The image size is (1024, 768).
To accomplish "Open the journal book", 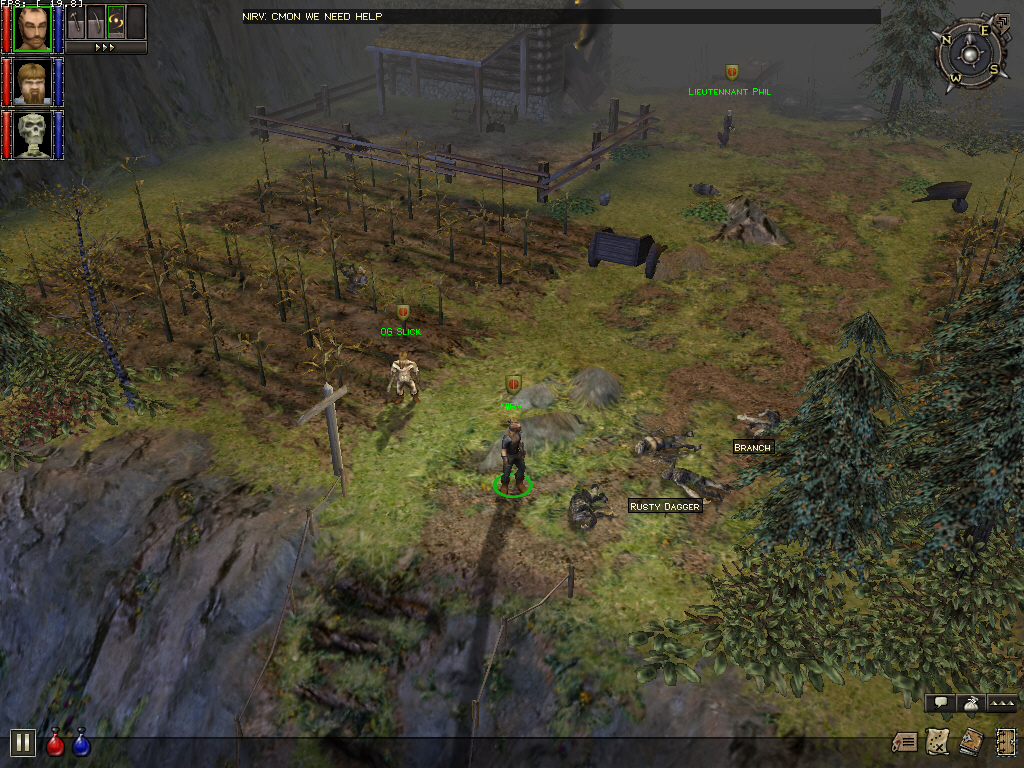I will (970, 742).
